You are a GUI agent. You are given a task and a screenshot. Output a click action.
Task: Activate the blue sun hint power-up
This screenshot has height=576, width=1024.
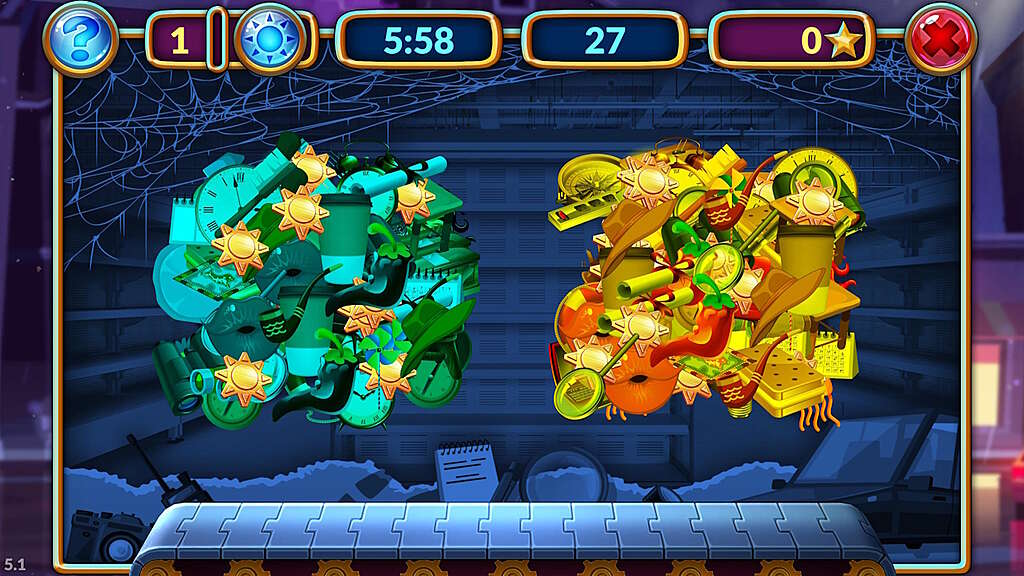(x=270, y=40)
